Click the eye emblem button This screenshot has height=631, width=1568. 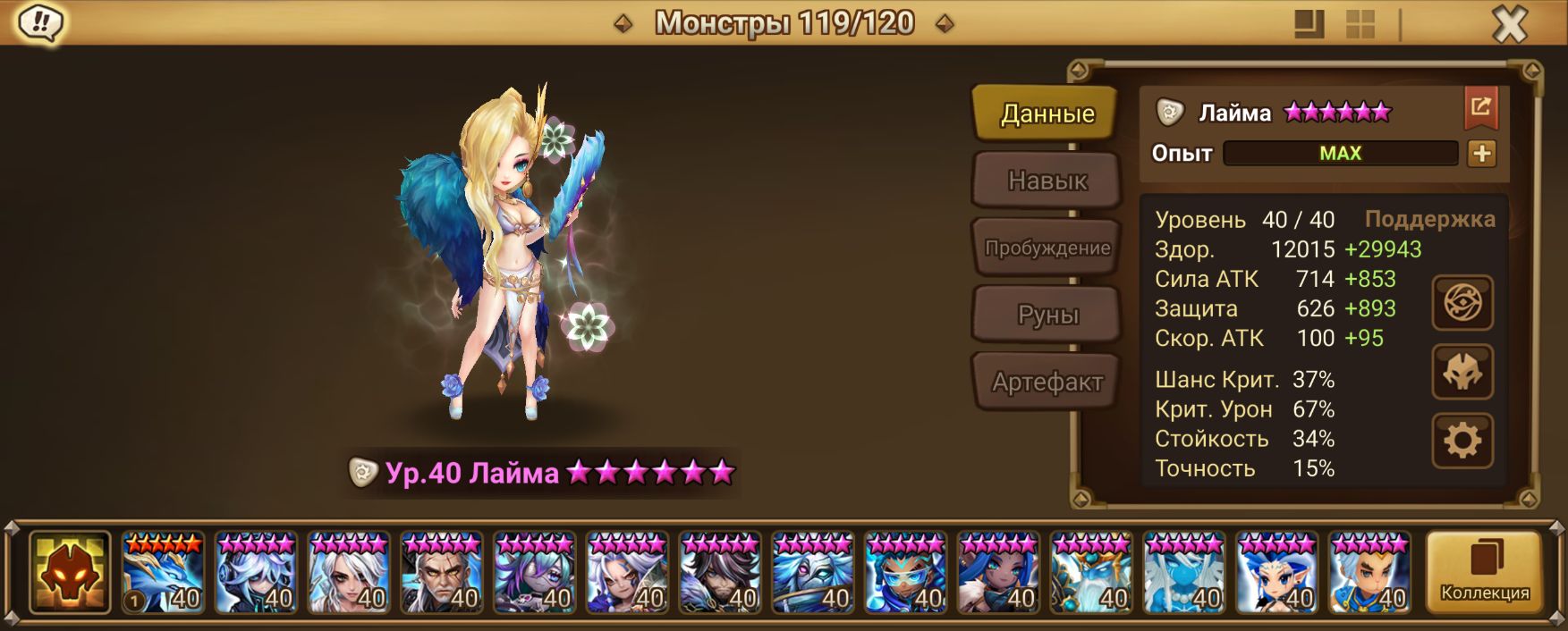[x=1462, y=303]
